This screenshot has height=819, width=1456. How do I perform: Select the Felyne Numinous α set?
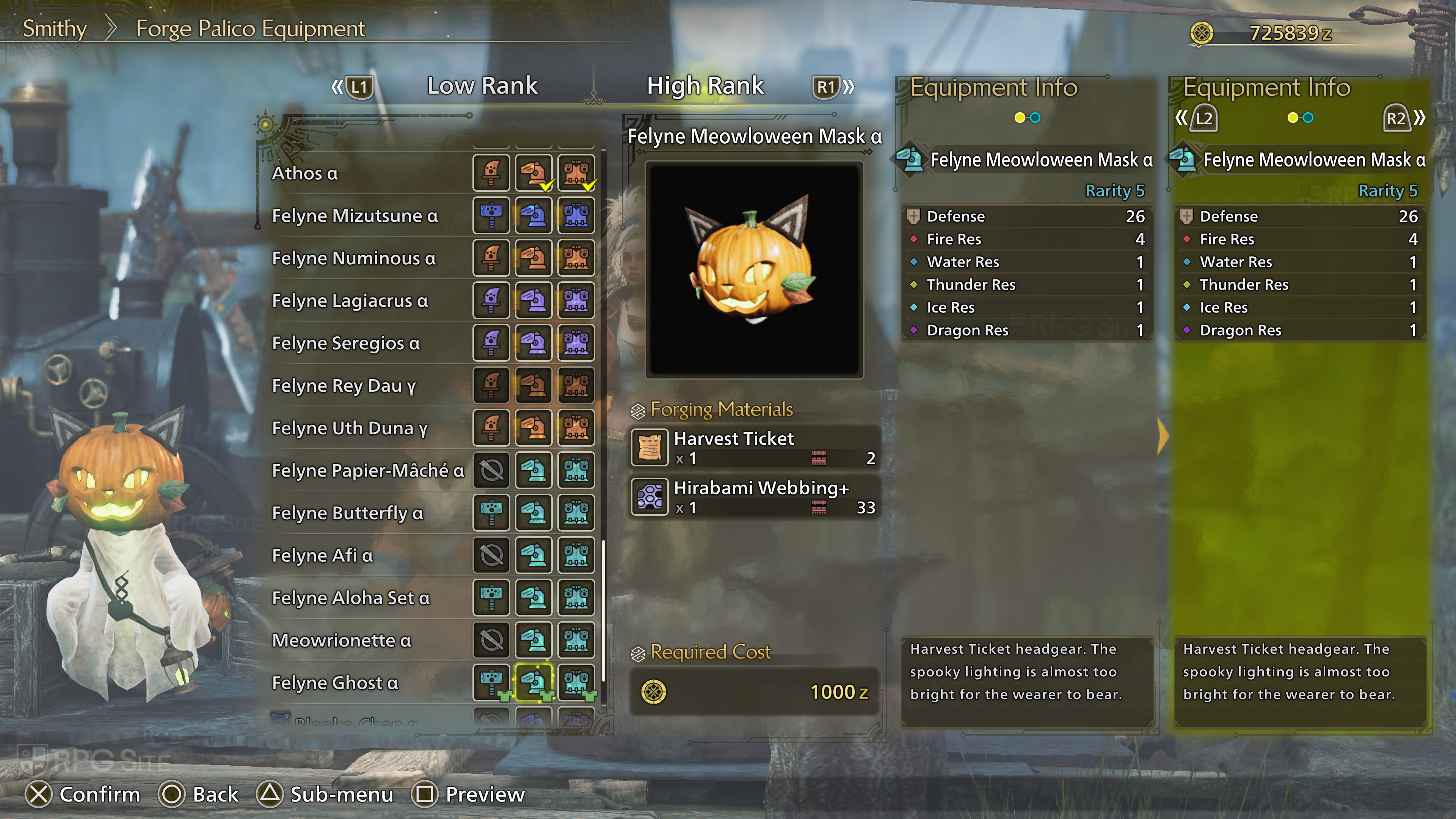(x=354, y=258)
